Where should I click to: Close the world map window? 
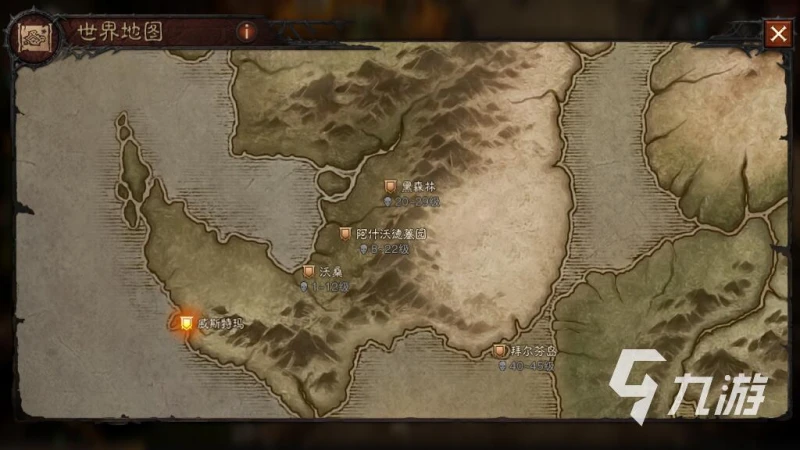click(777, 33)
